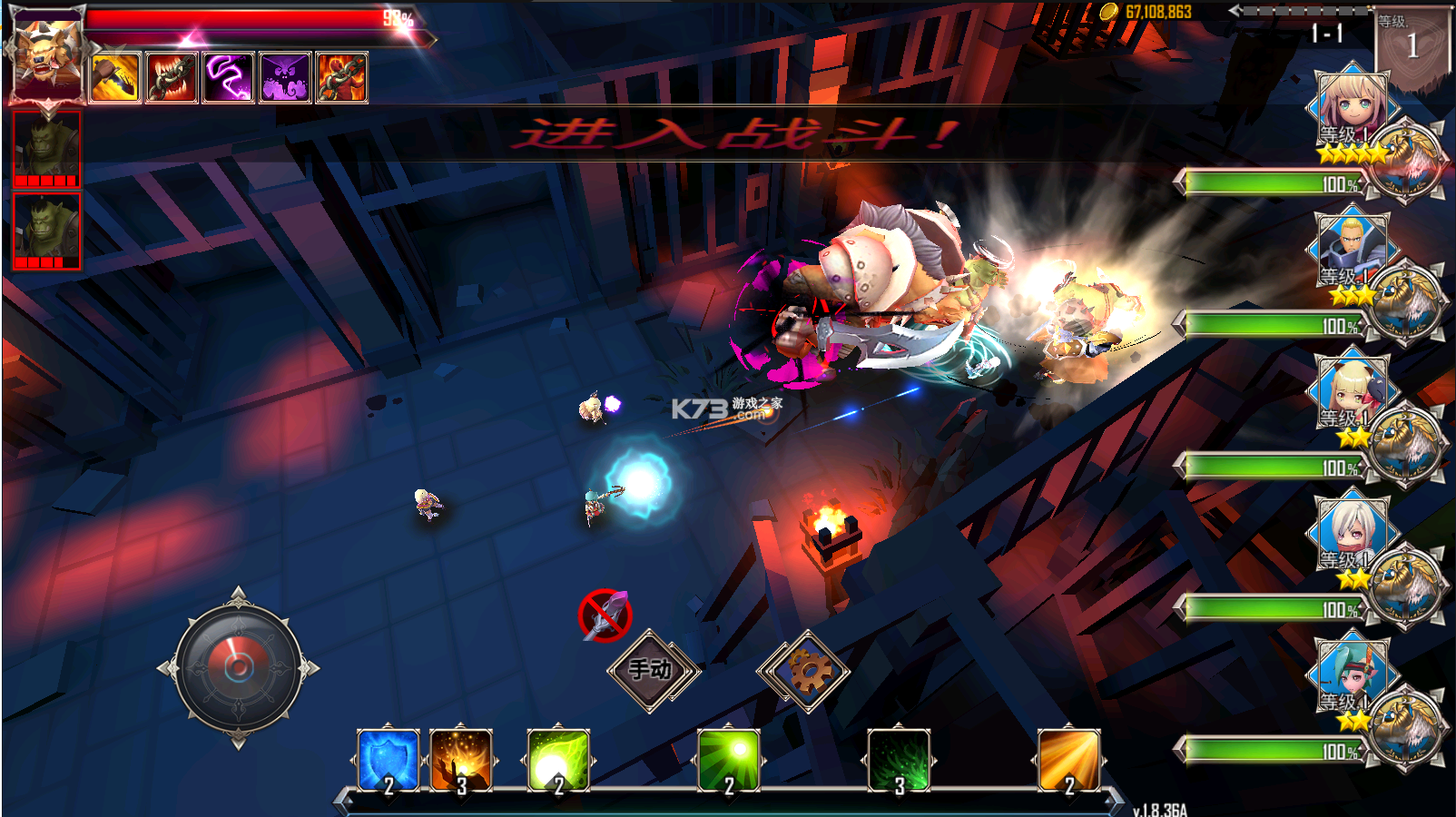This screenshot has width=1456, height=817.
Task: Cast the golden light rays skill
Action: tap(1068, 760)
